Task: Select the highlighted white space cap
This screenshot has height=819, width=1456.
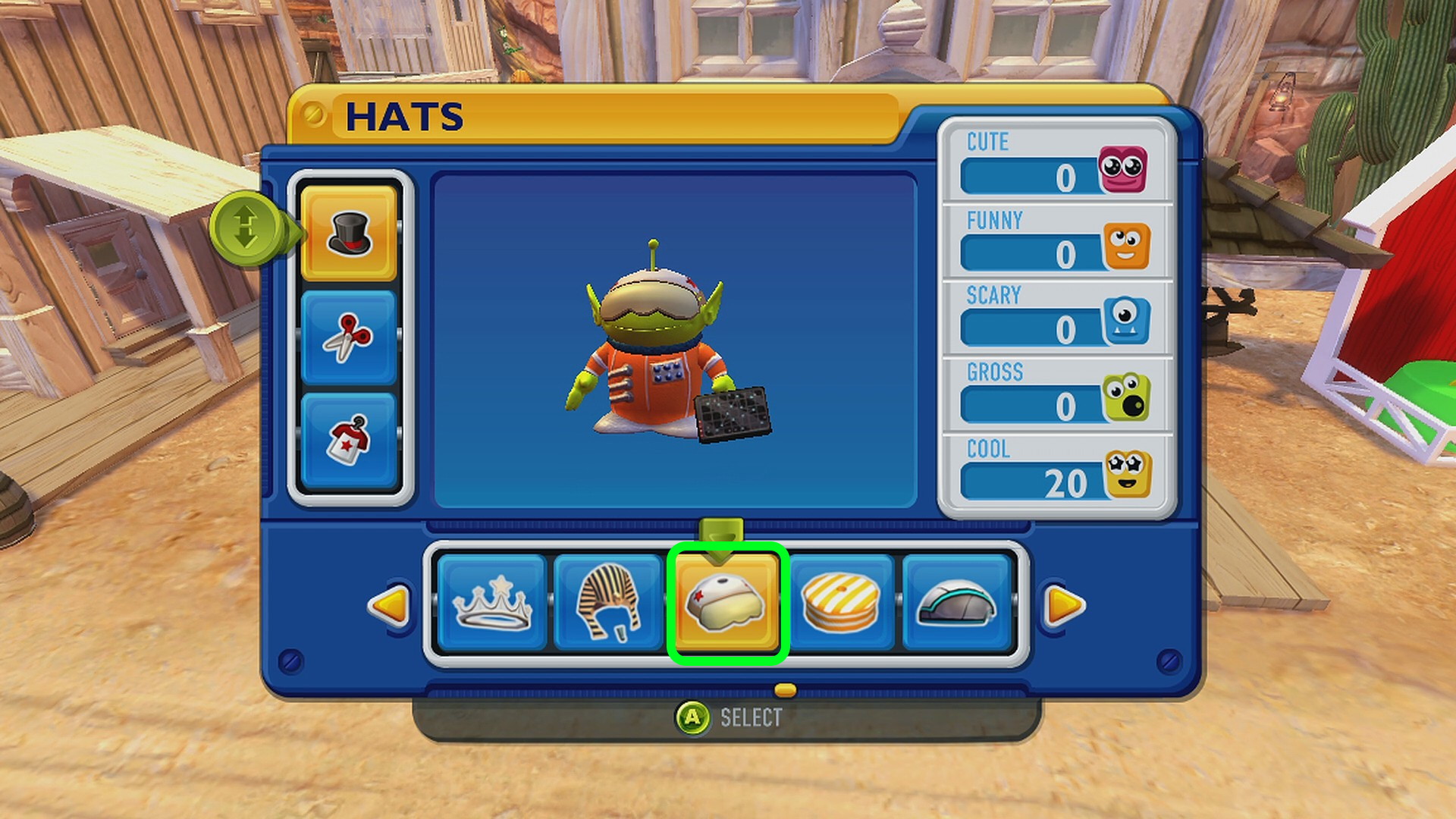Action: 727,604
